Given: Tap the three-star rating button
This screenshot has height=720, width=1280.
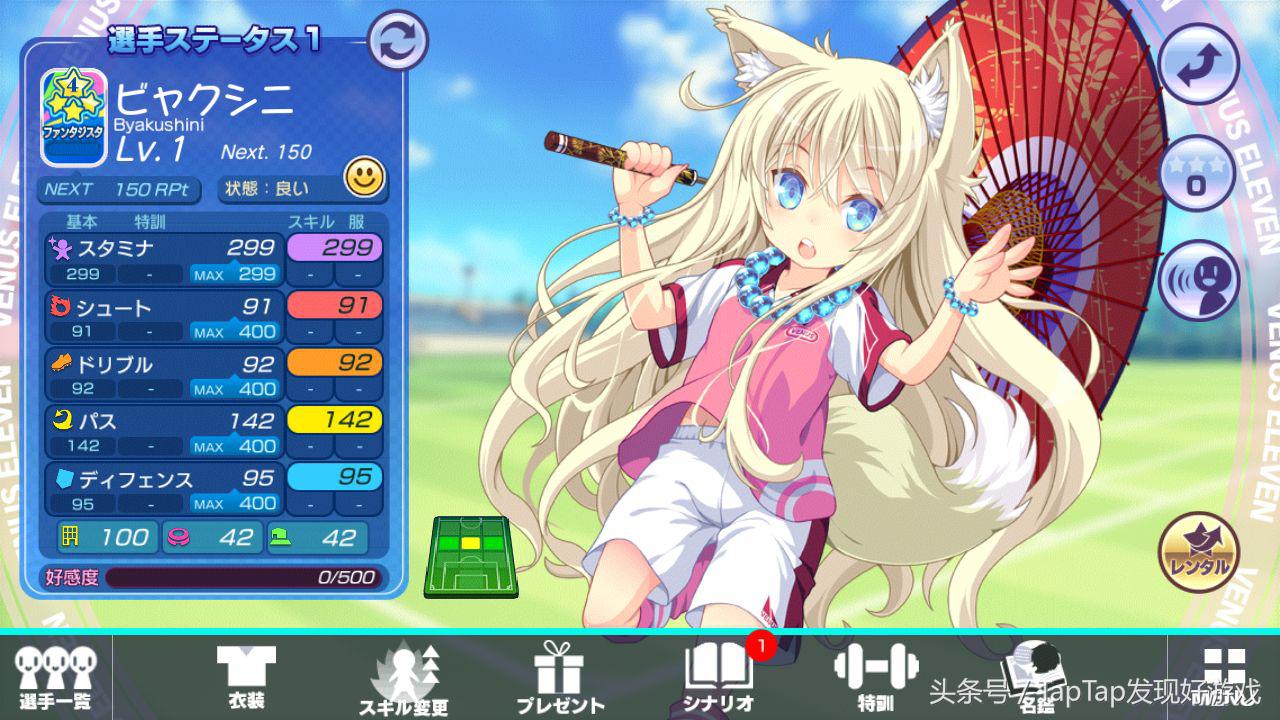Looking at the screenshot, I should click(1198, 173).
